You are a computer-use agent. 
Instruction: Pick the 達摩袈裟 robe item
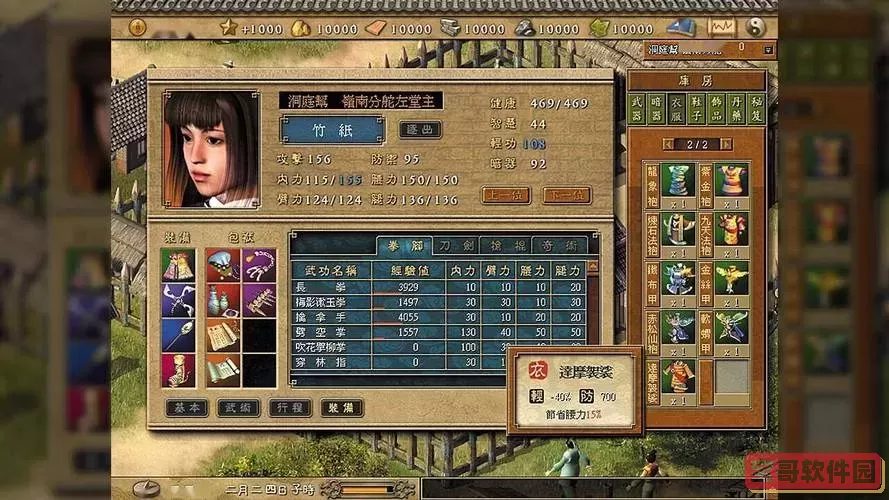679,376
